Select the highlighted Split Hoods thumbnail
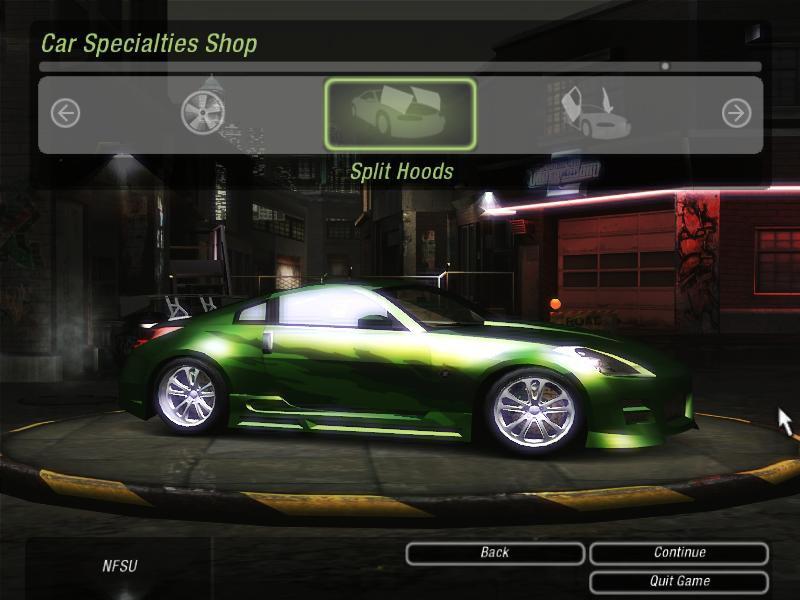Image resolution: width=800 pixels, height=600 pixels. click(x=400, y=114)
